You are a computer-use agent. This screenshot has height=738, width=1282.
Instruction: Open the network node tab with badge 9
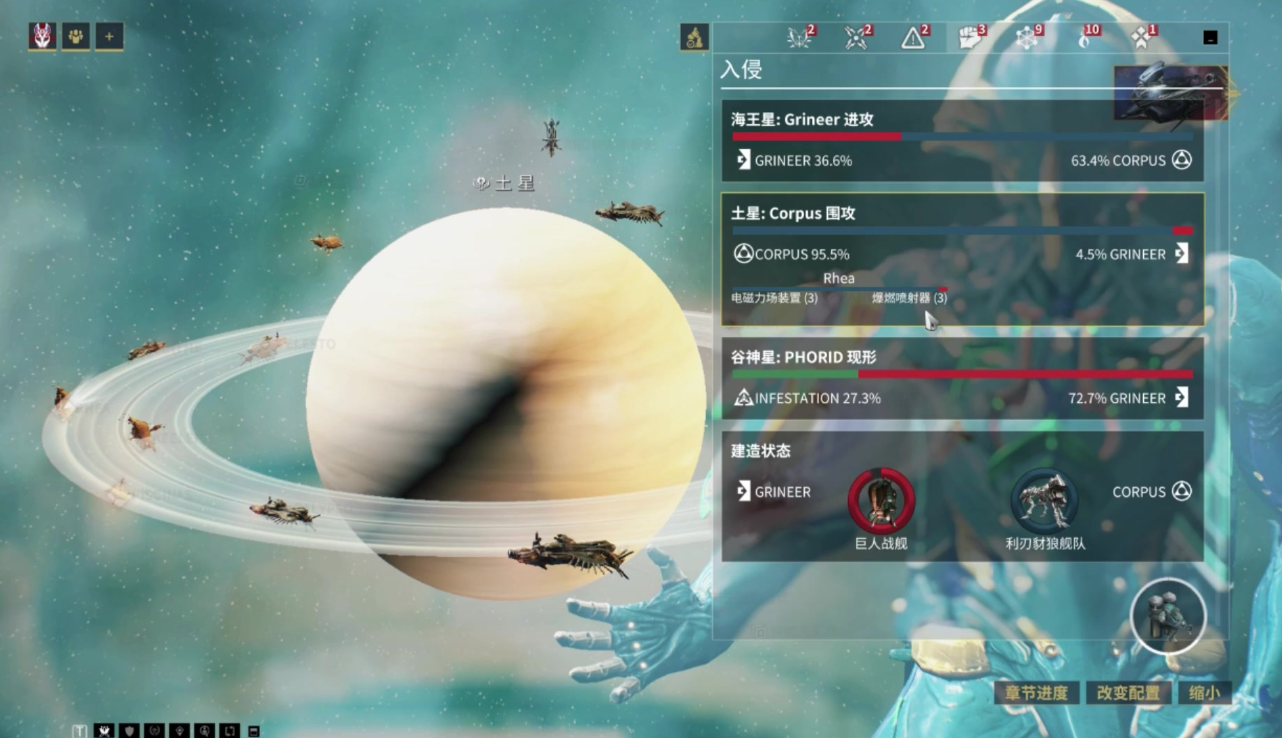click(x=1028, y=38)
